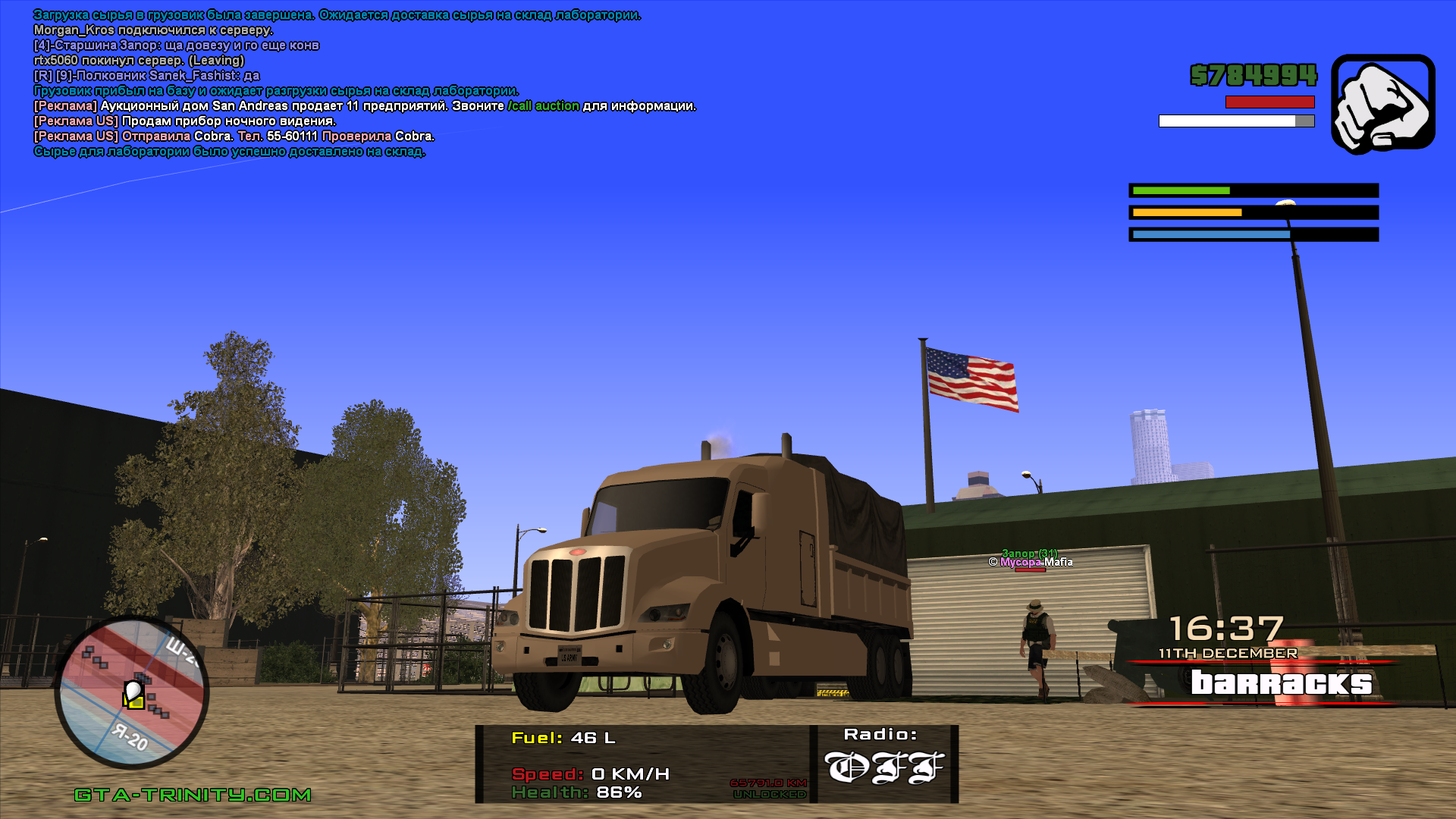
Task: Select the night vision device advert chat line
Action: click(184, 121)
